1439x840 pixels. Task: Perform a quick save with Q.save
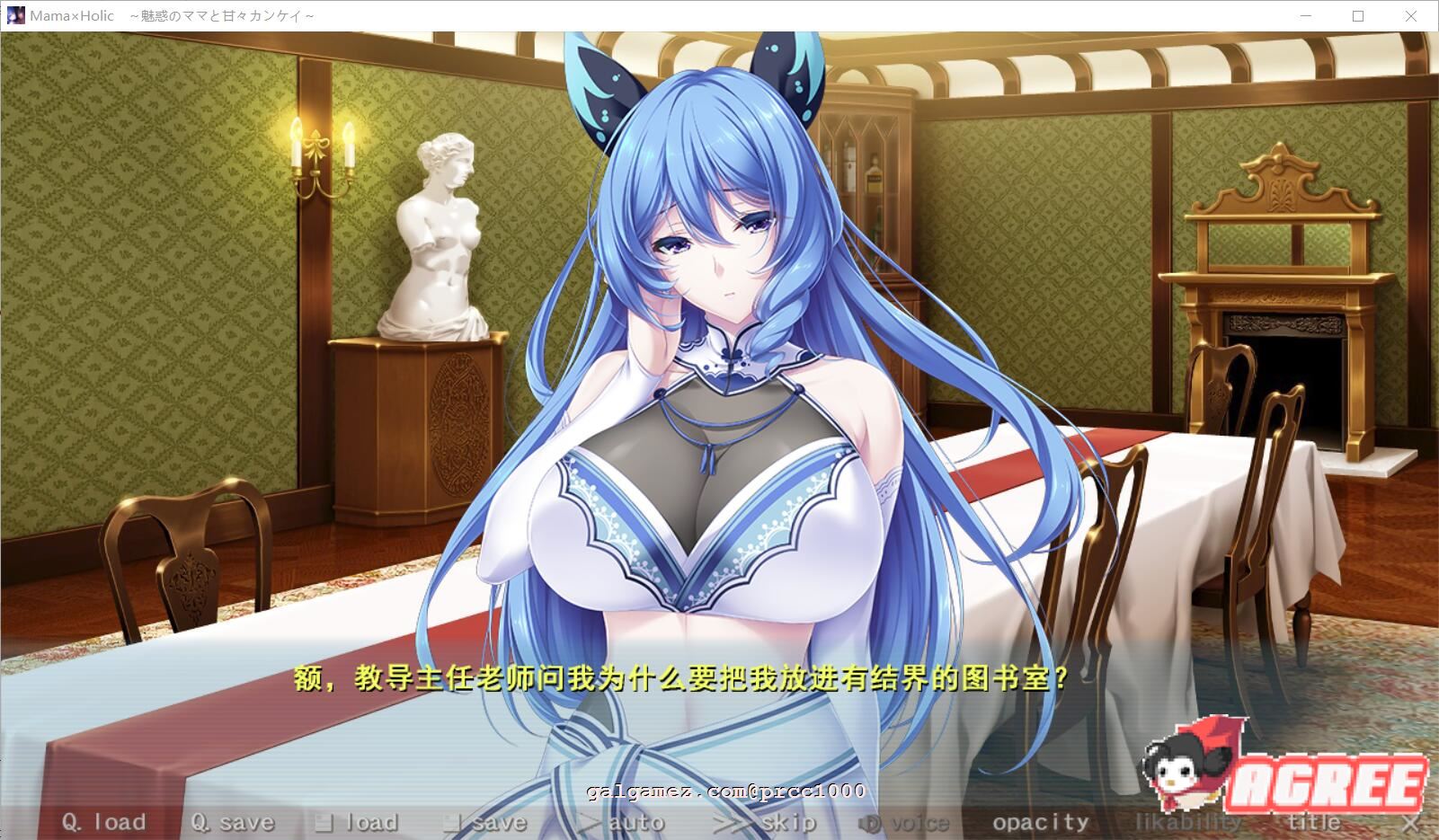point(234,820)
